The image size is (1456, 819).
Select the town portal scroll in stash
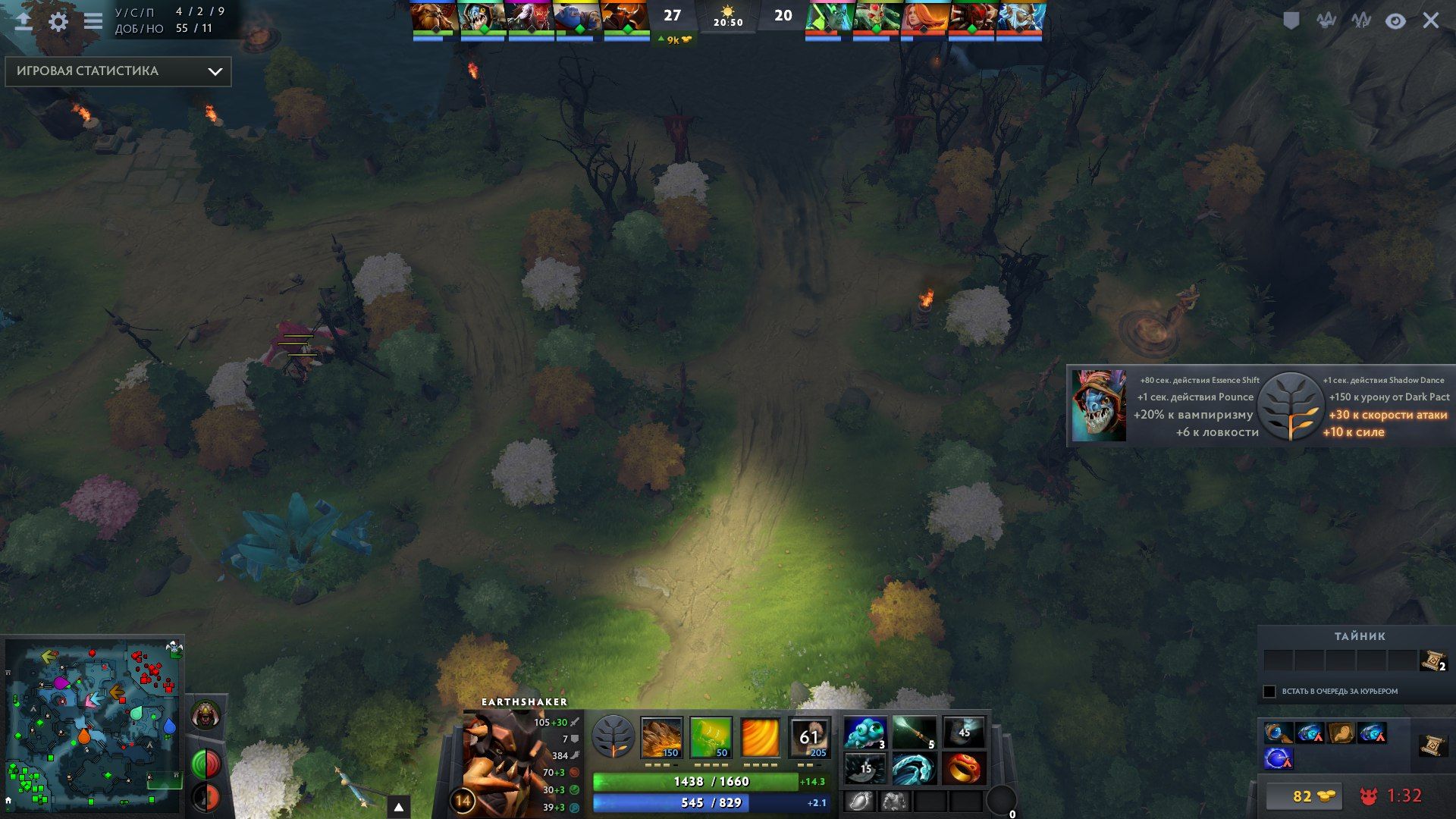coord(1432,661)
